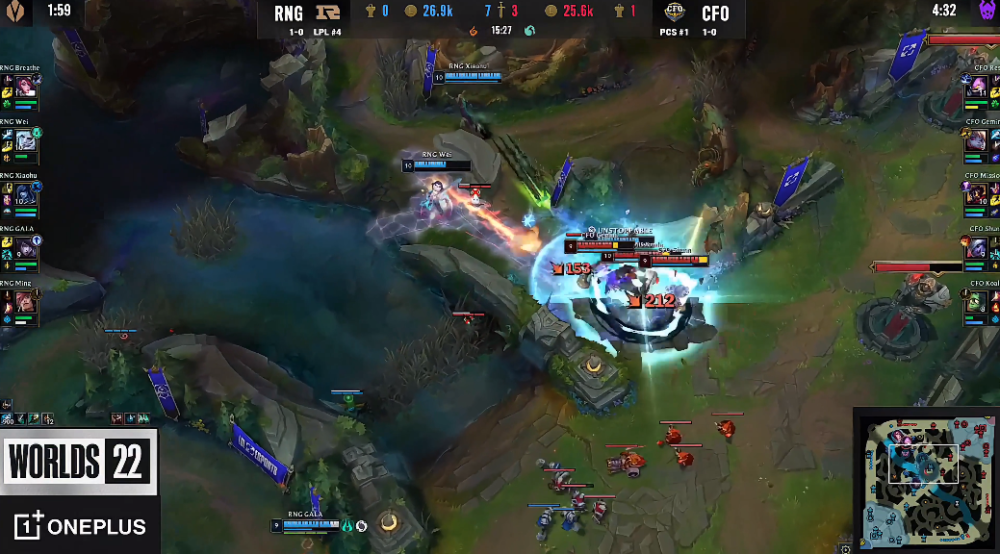Select RNG GALA's champion portrait
The width and height of the screenshot is (1000, 554).
pyautogui.click(x=25, y=248)
